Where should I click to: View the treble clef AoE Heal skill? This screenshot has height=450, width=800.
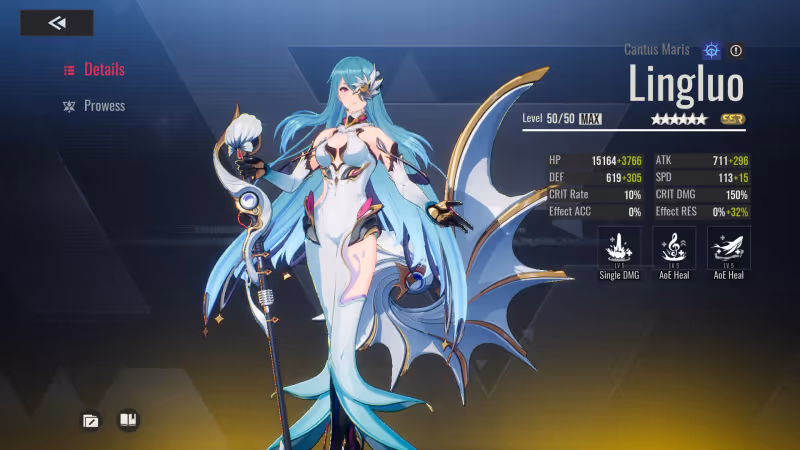[674, 247]
